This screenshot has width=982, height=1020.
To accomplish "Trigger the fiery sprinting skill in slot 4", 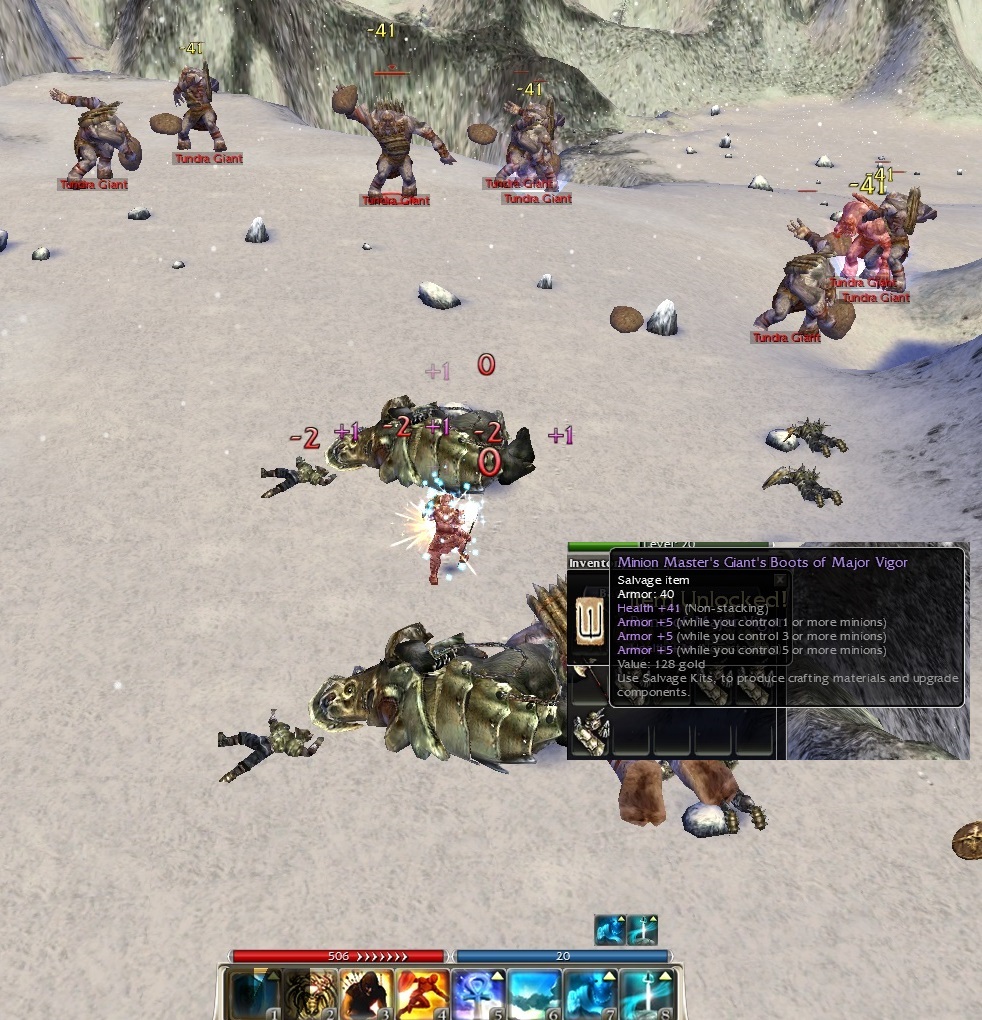I will [421, 994].
